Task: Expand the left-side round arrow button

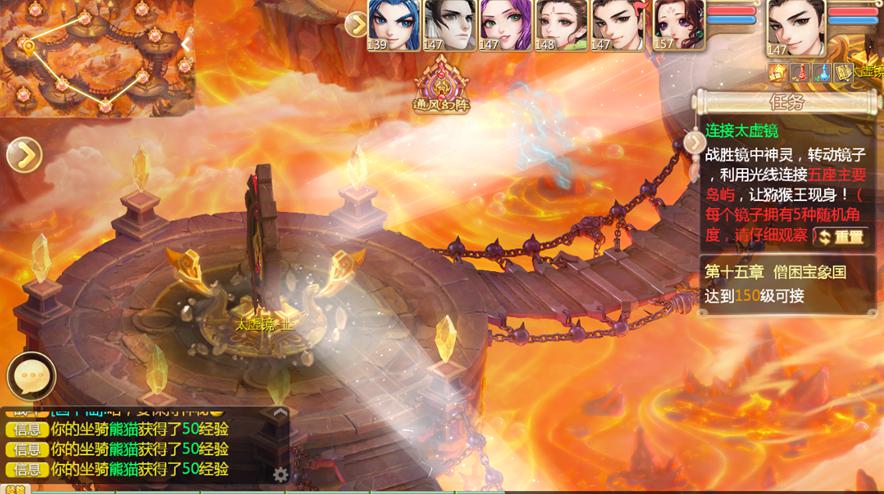Action: coord(22,155)
